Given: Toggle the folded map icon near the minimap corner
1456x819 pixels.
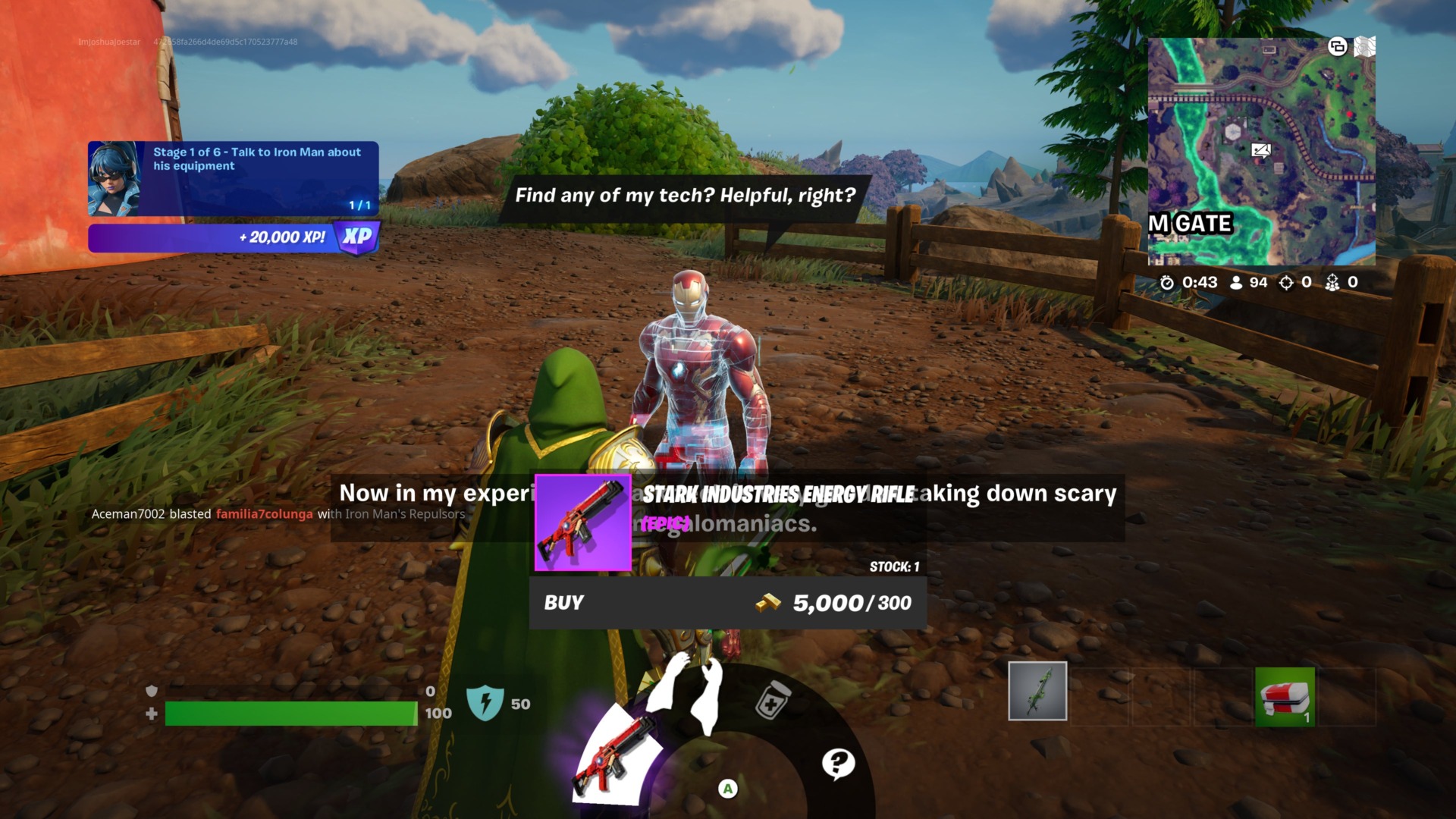Looking at the screenshot, I should click(x=1367, y=45).
